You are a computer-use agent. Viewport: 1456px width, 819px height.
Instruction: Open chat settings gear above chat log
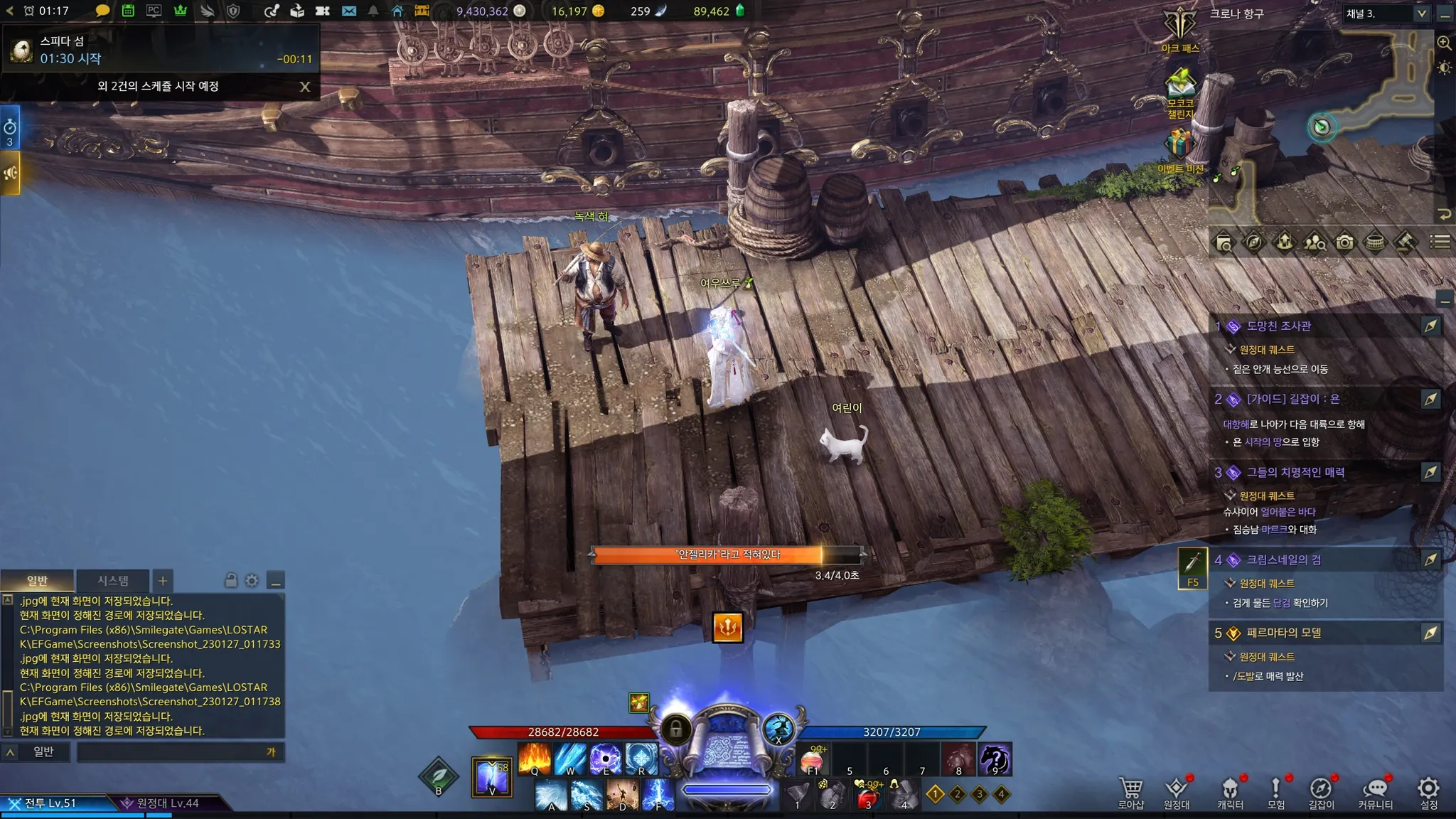click(252, 581)
